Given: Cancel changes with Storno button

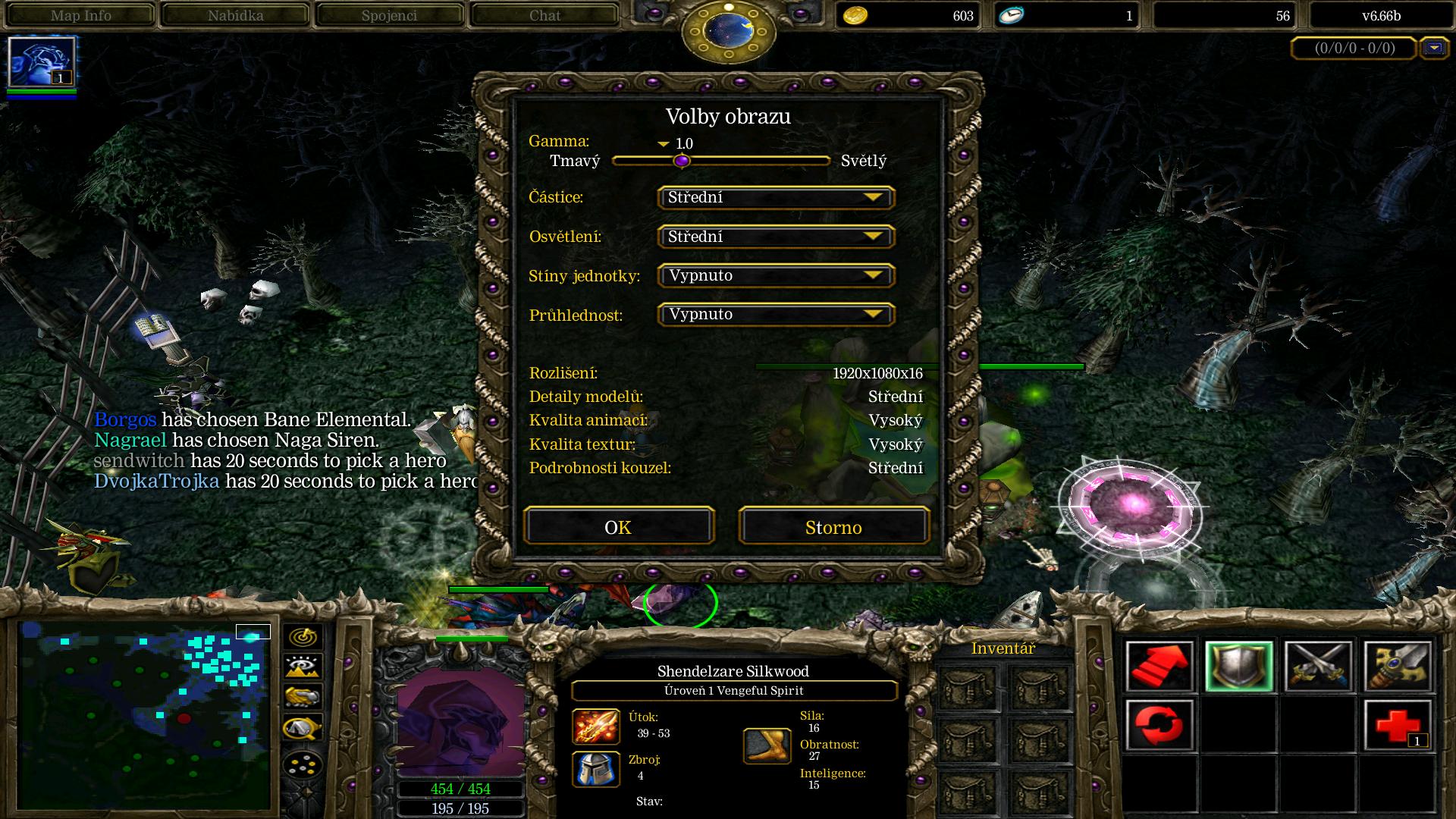Looking at the screenshot, I should (x=833, y=527).
